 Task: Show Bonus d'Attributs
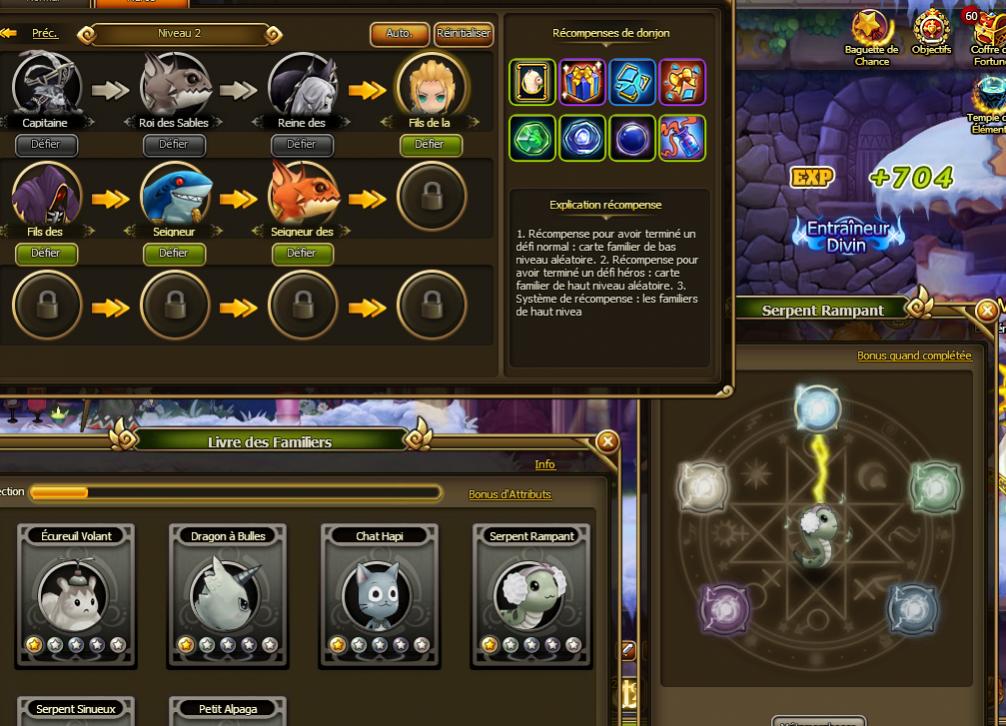click(x=510, y=494)
